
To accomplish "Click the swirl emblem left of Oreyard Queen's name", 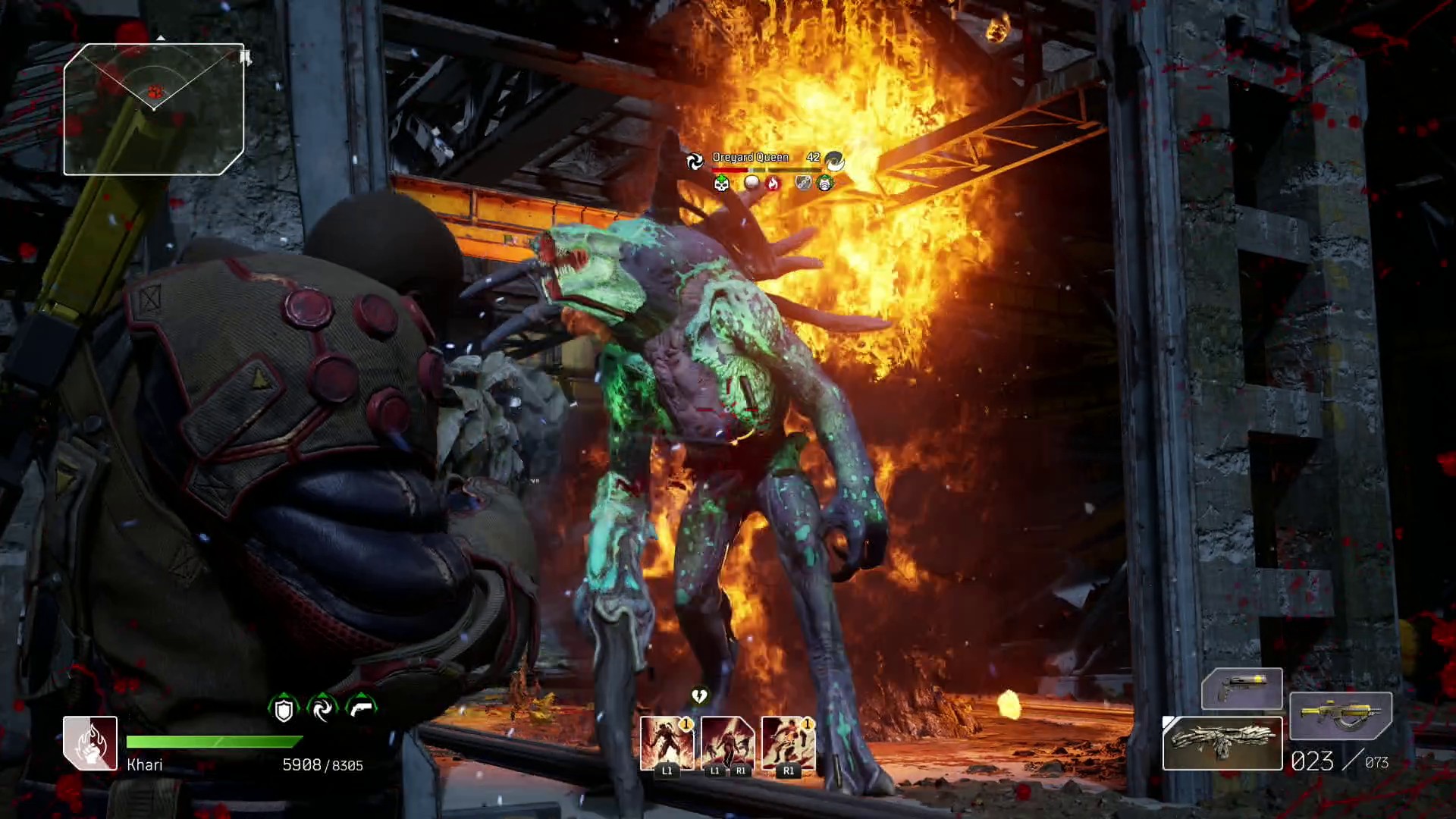I will [x=695, y=160].
